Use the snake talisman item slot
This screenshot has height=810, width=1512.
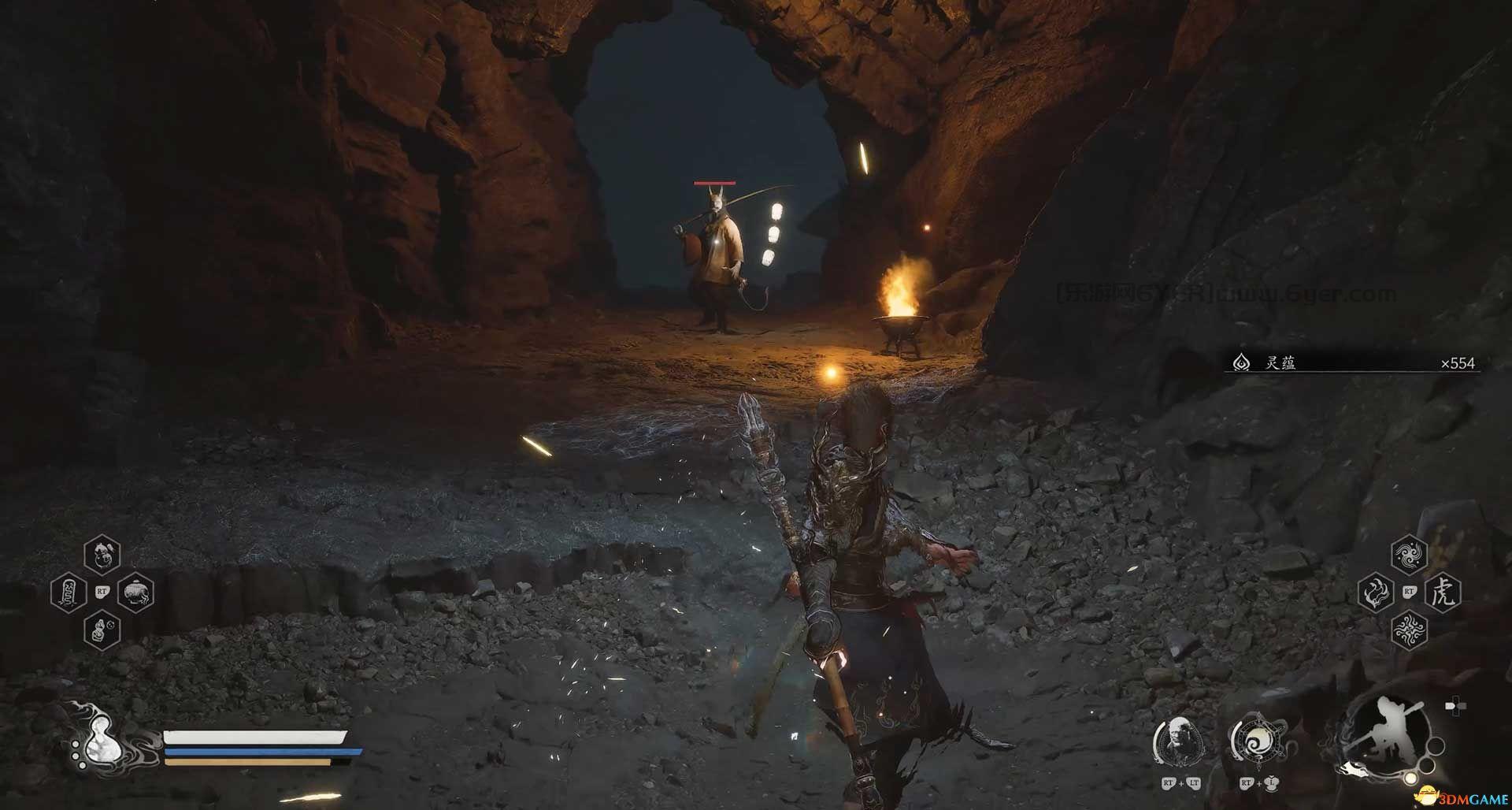coord(68,593)
